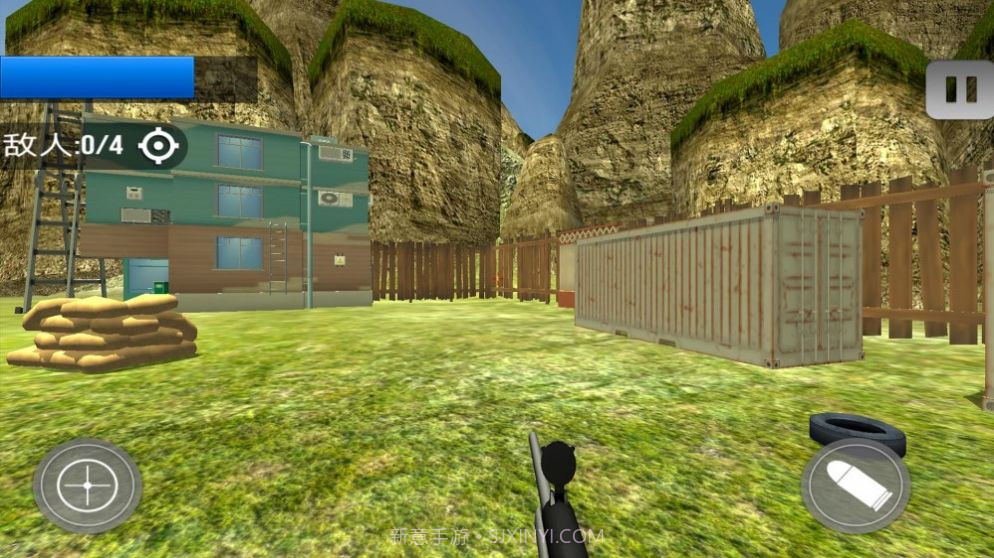The height and width of the screenshot is (558, 994).
Task: Tap the bullet fire button
Action: click(x=856, y=487)
